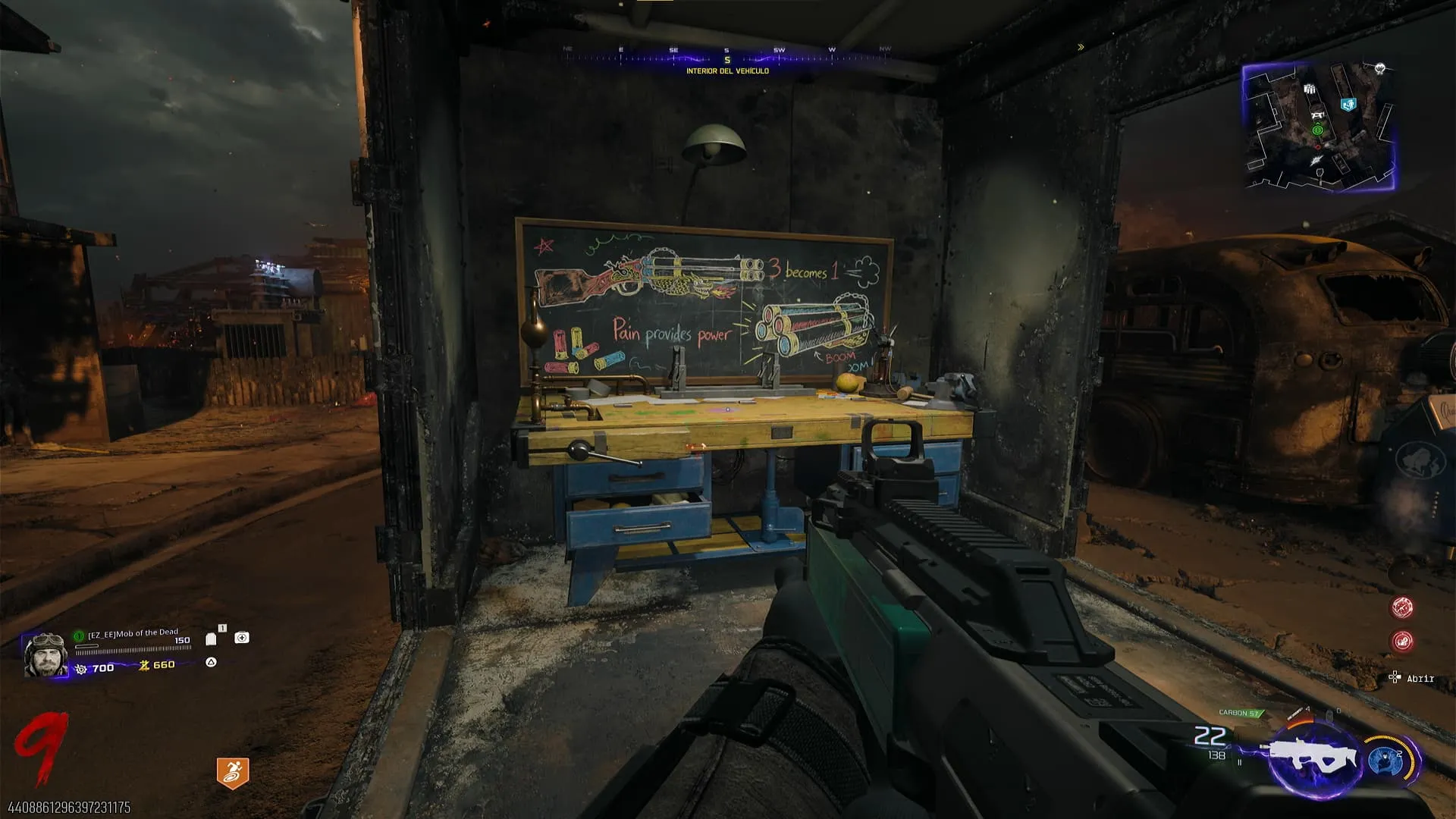Select the workbench marker on the minimap

click(1318, 115)
